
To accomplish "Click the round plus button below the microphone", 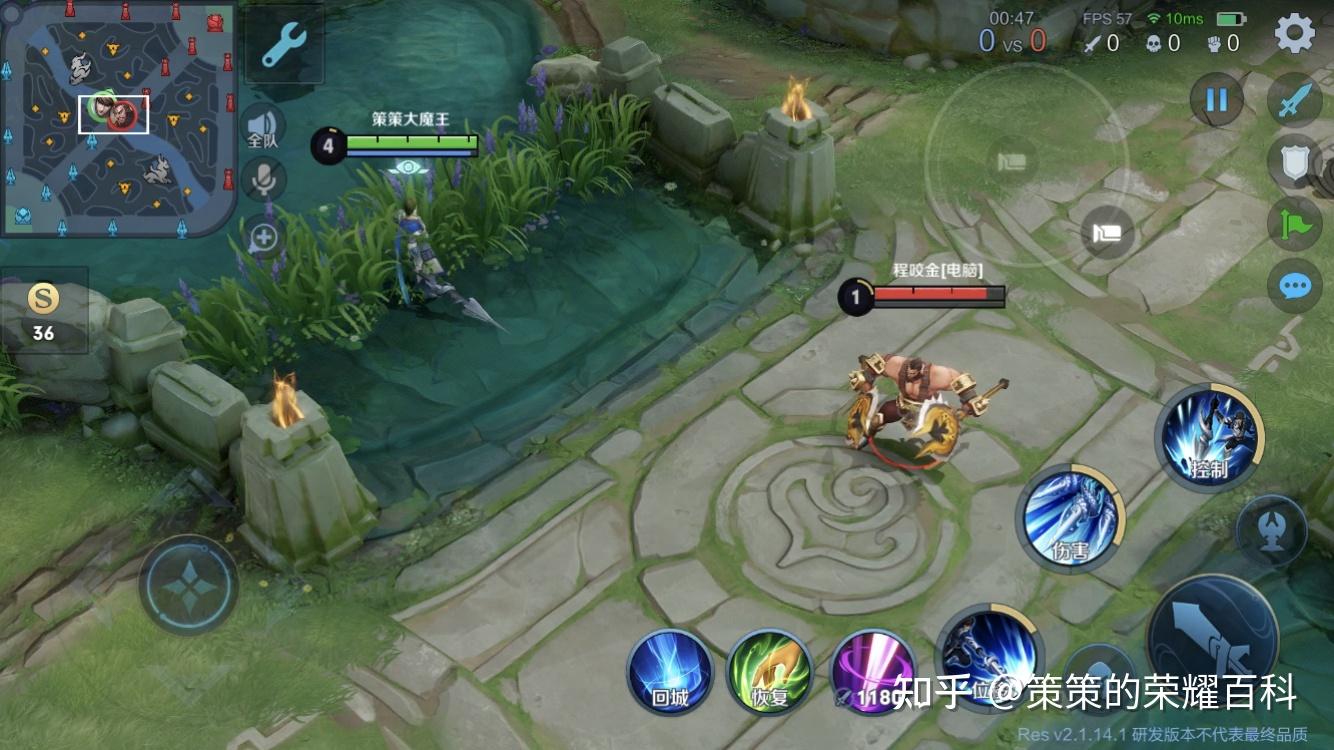I will point(264,237).
